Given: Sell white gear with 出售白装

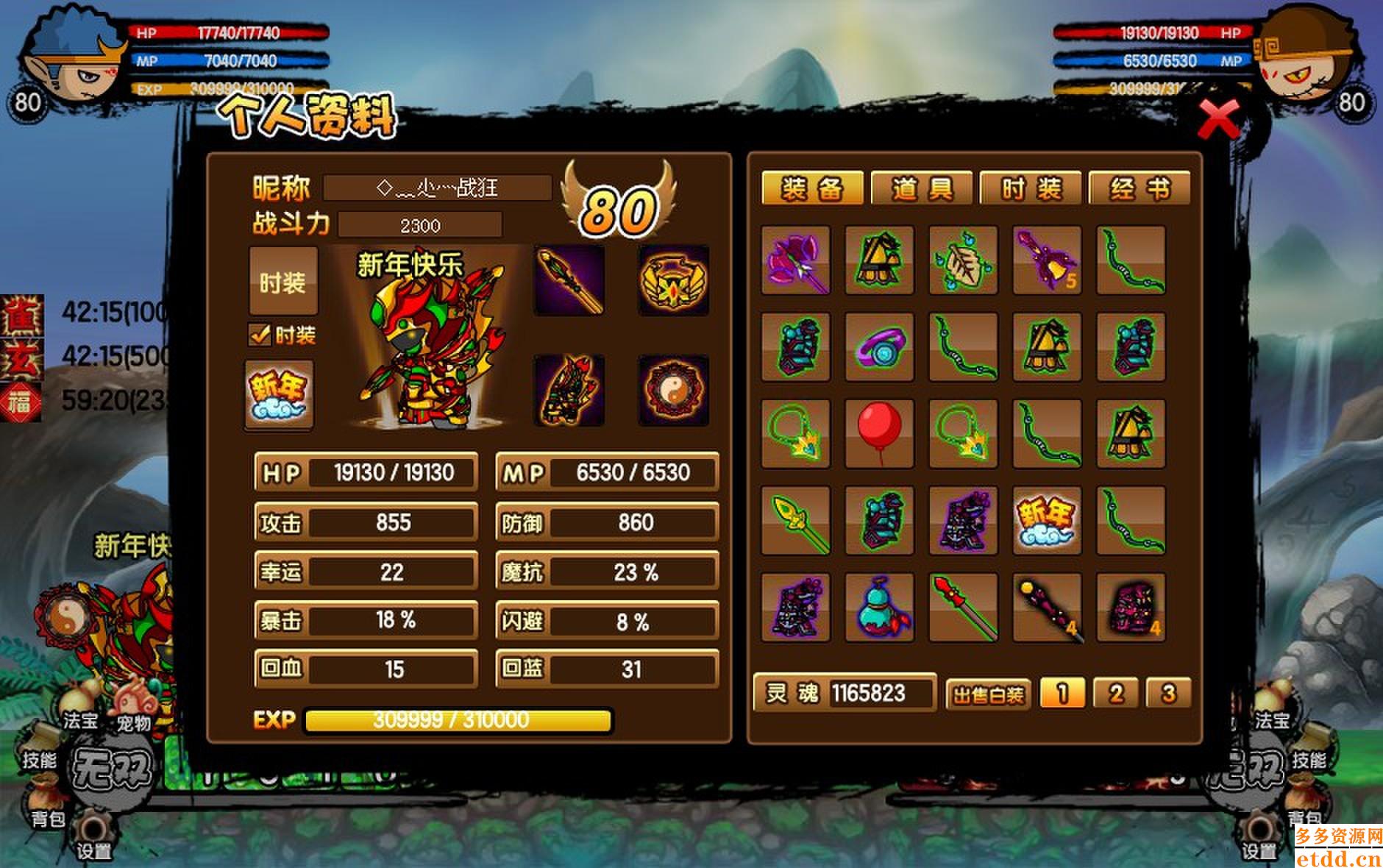Looking at the screenshot, I should coord(988,694).
